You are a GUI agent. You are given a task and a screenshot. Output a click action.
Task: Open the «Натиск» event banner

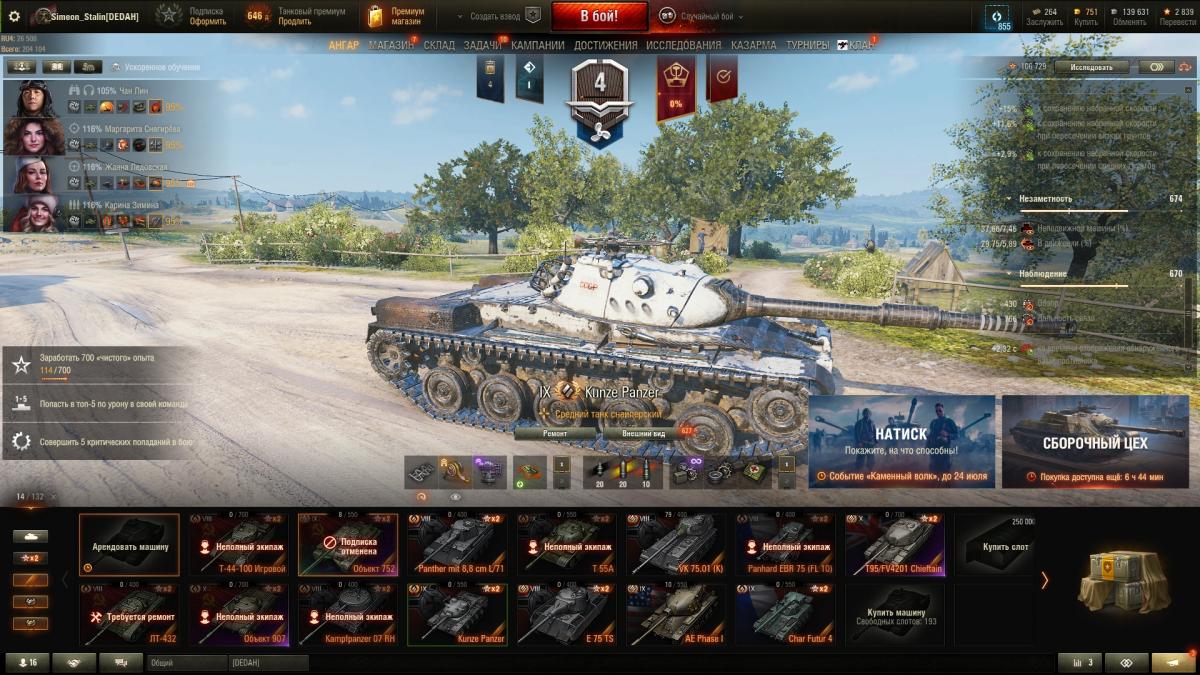[x=901, y=441]
